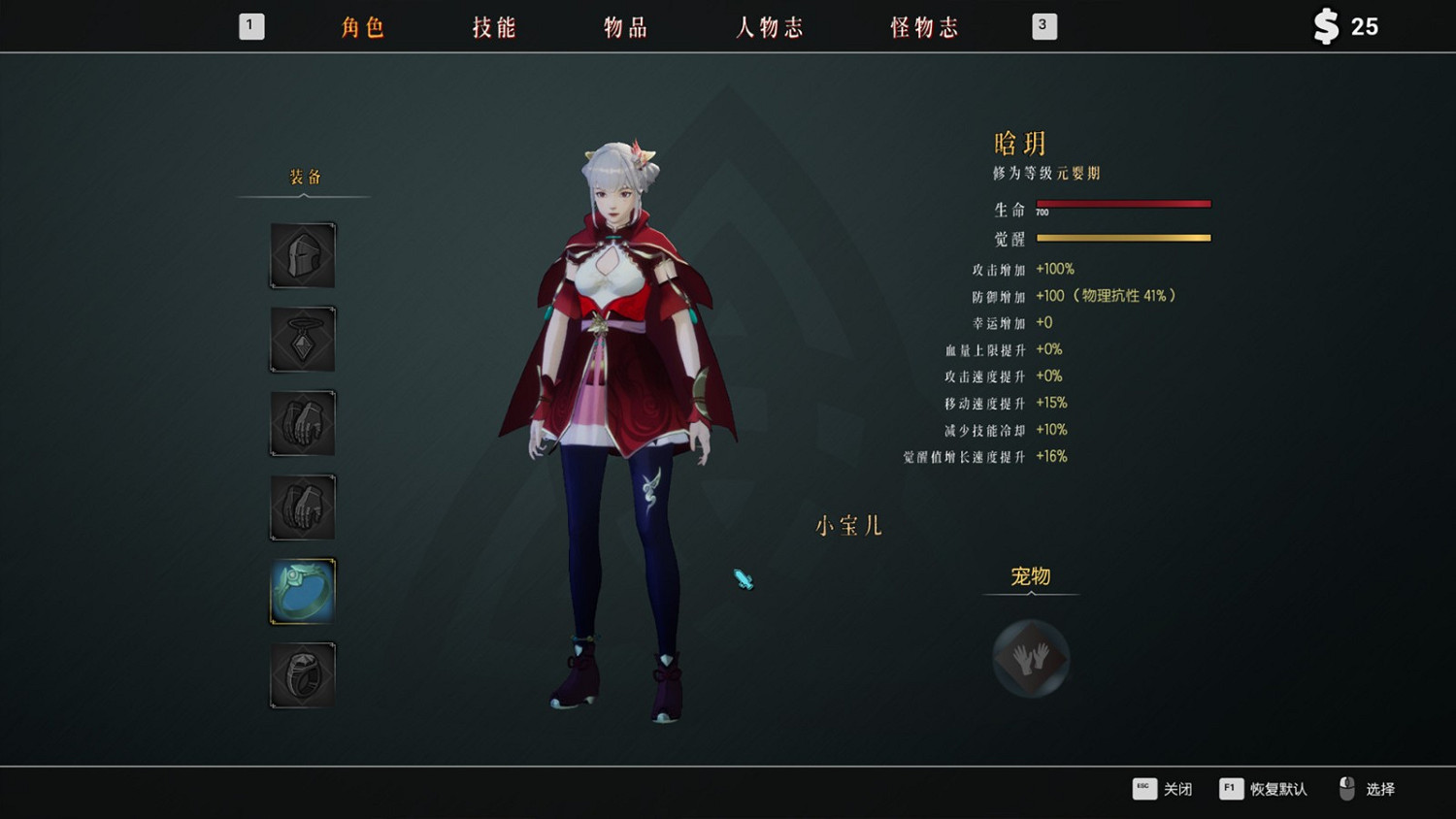The image size is (1456, 819).
Task: Open the pet gloves slot under 宠物
Action: [1031, 657]
